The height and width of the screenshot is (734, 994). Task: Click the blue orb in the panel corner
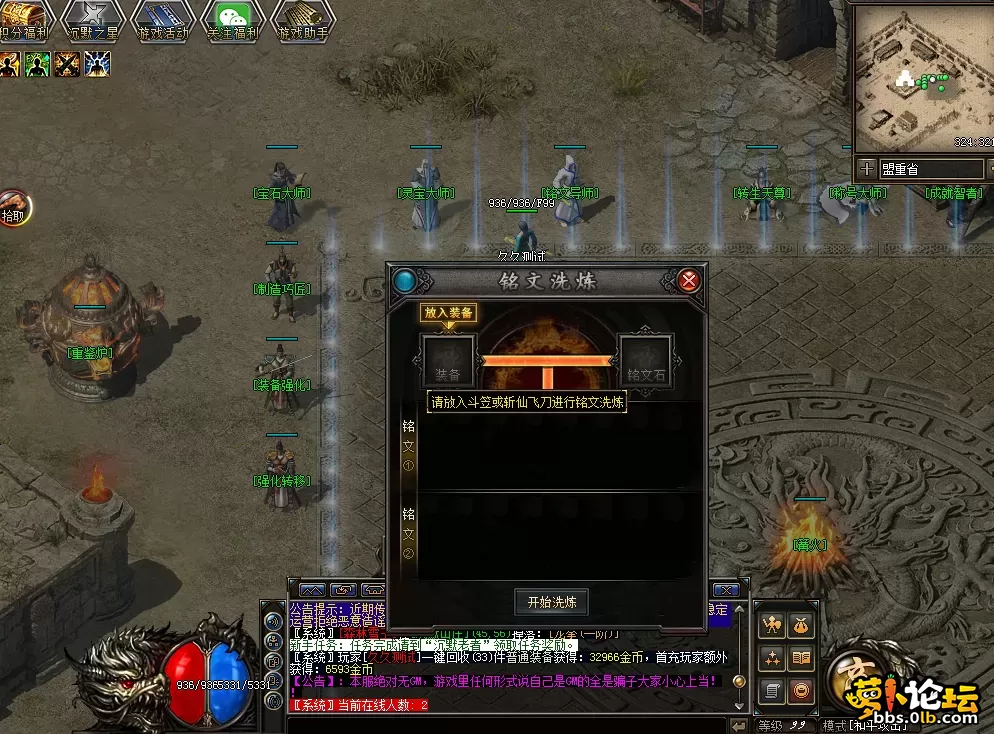(x=405, y=281)
